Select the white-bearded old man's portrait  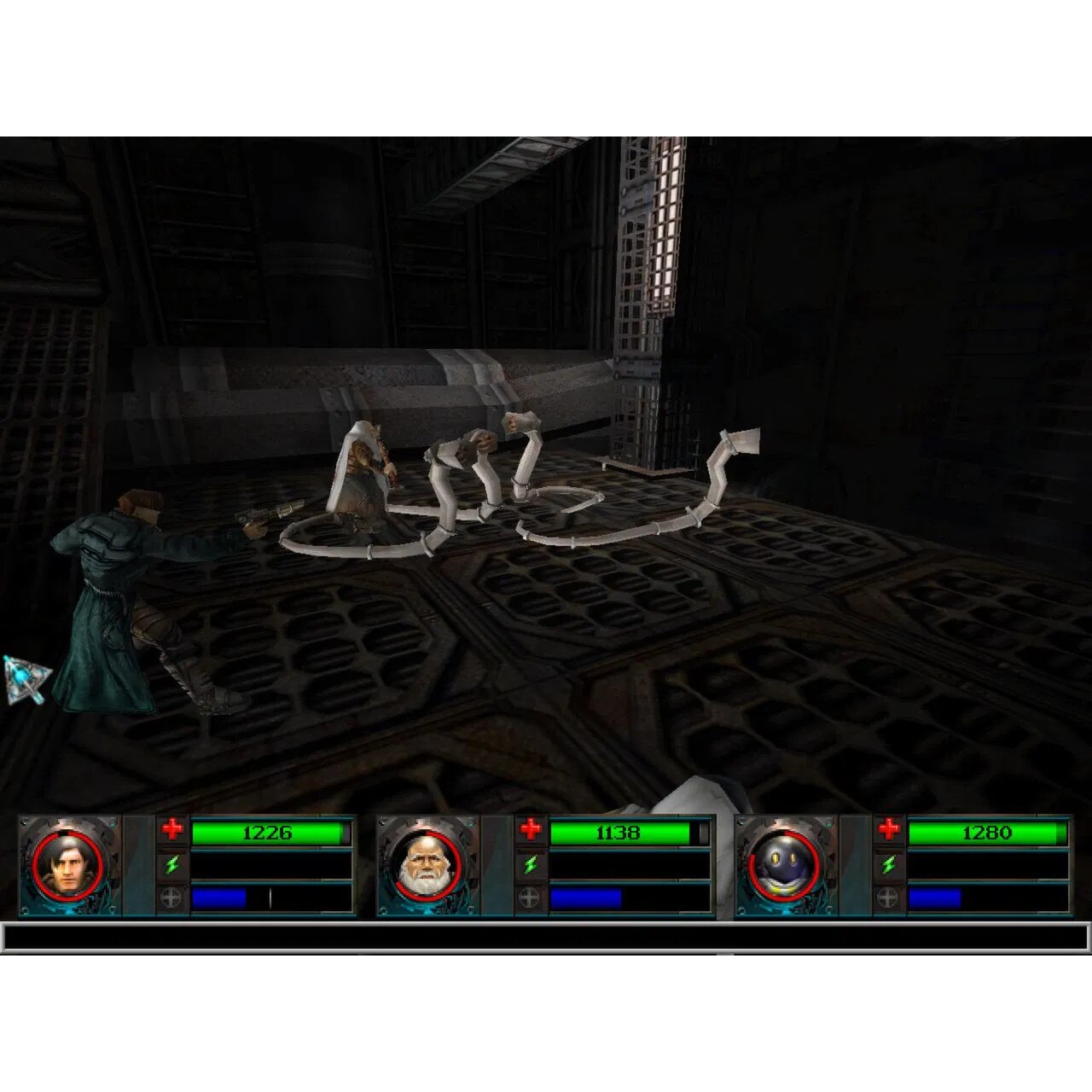[425, 865]
